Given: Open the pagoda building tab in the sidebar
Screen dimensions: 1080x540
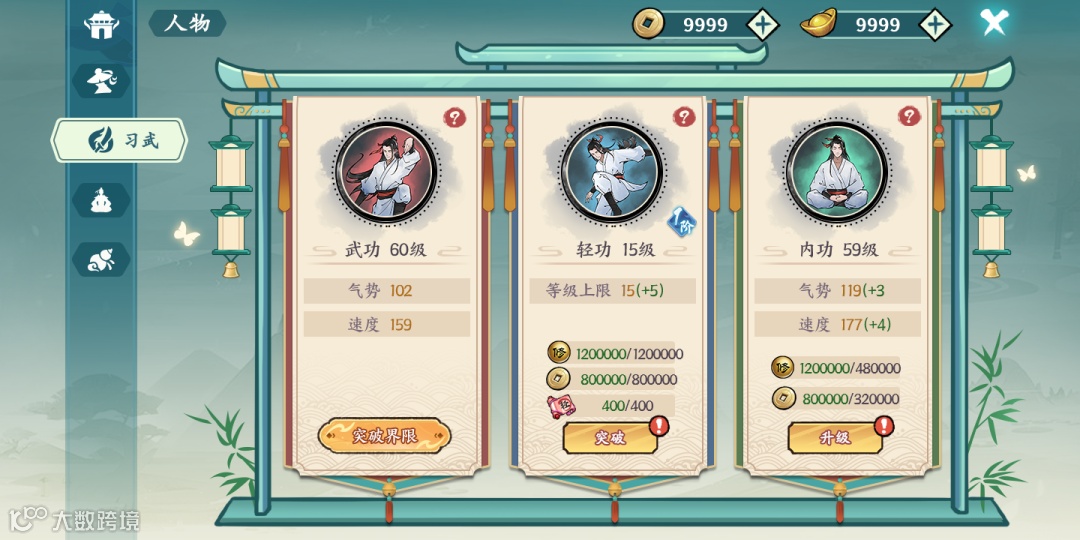Looking at the screenshot, I should click(101, 24).
